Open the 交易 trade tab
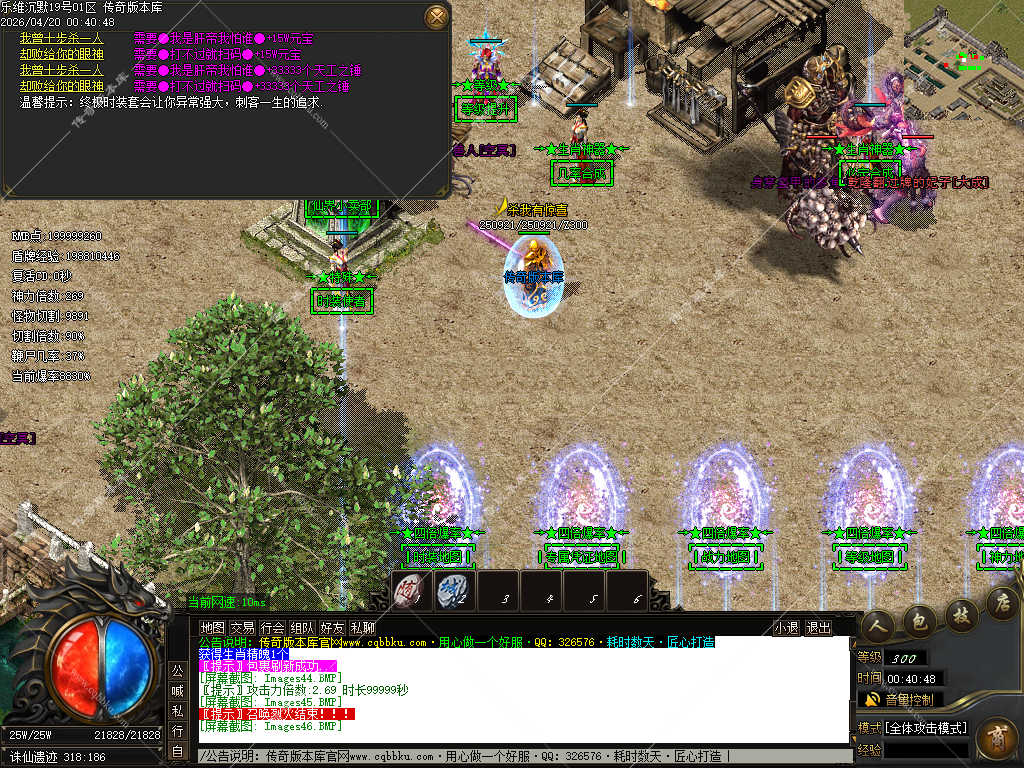1024x768 pixels. click(242, 628)
